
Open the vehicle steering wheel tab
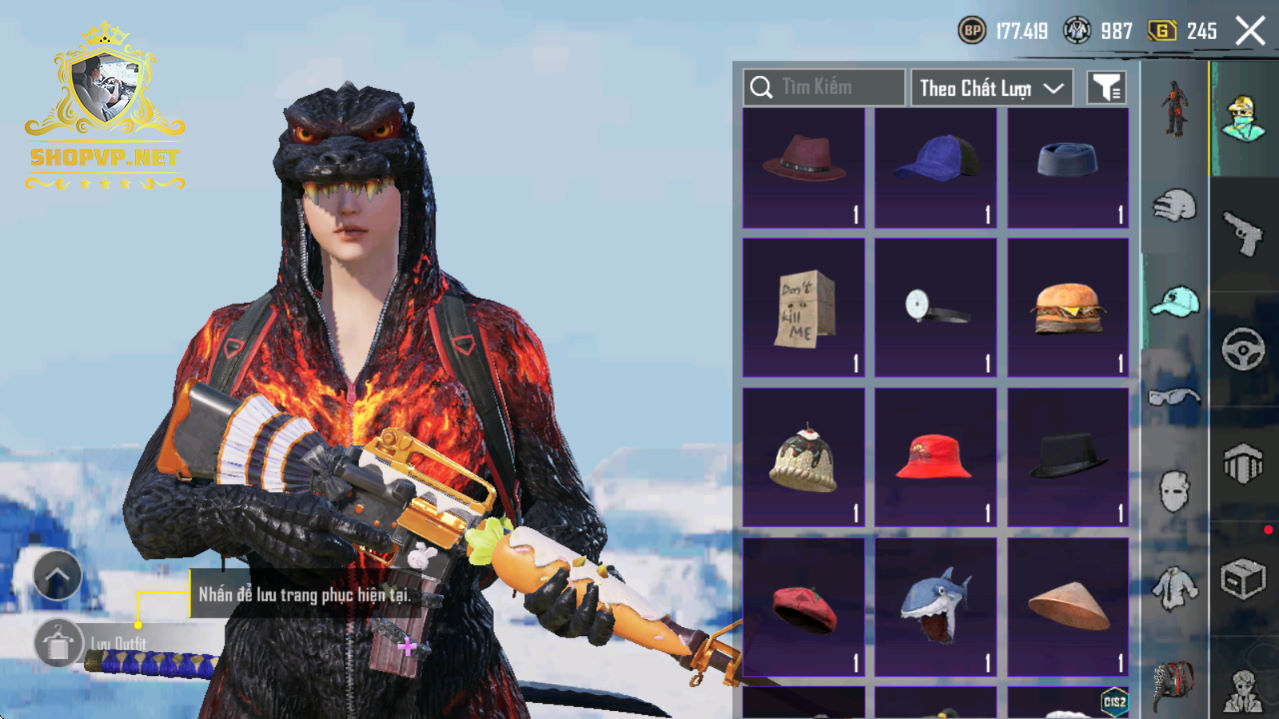[1243, 350]
